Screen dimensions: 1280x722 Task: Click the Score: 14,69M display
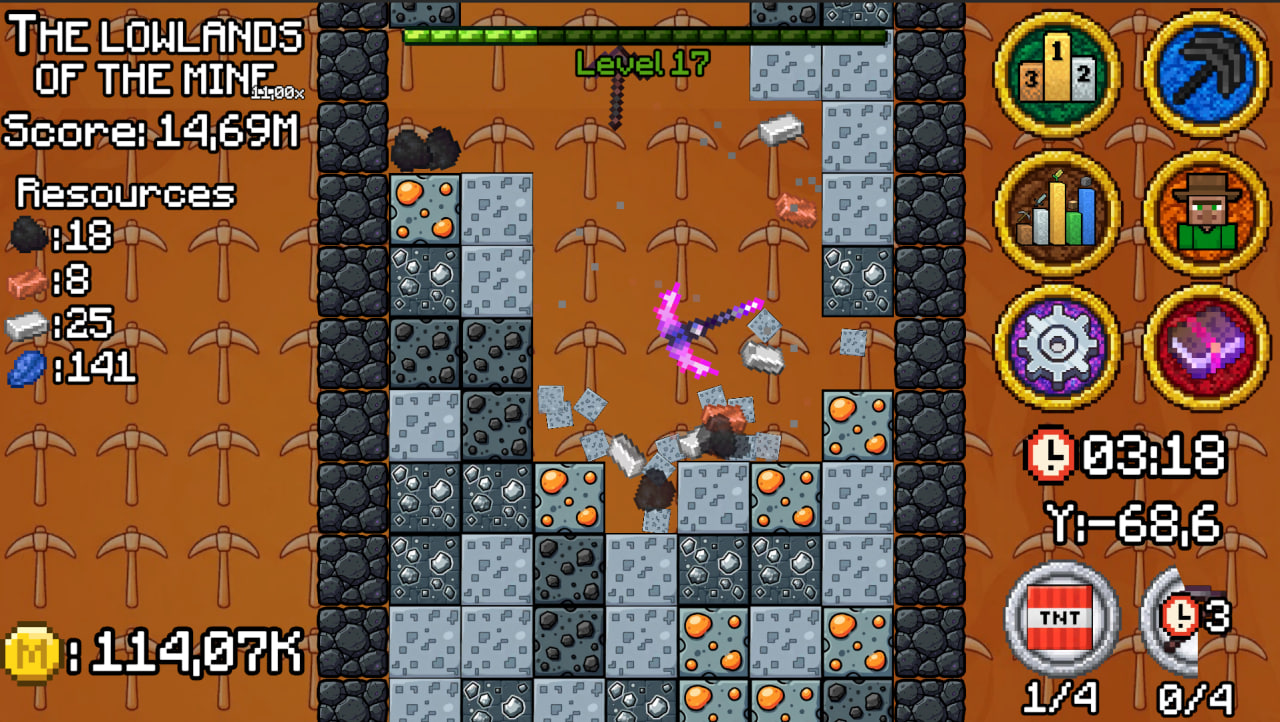150,130
